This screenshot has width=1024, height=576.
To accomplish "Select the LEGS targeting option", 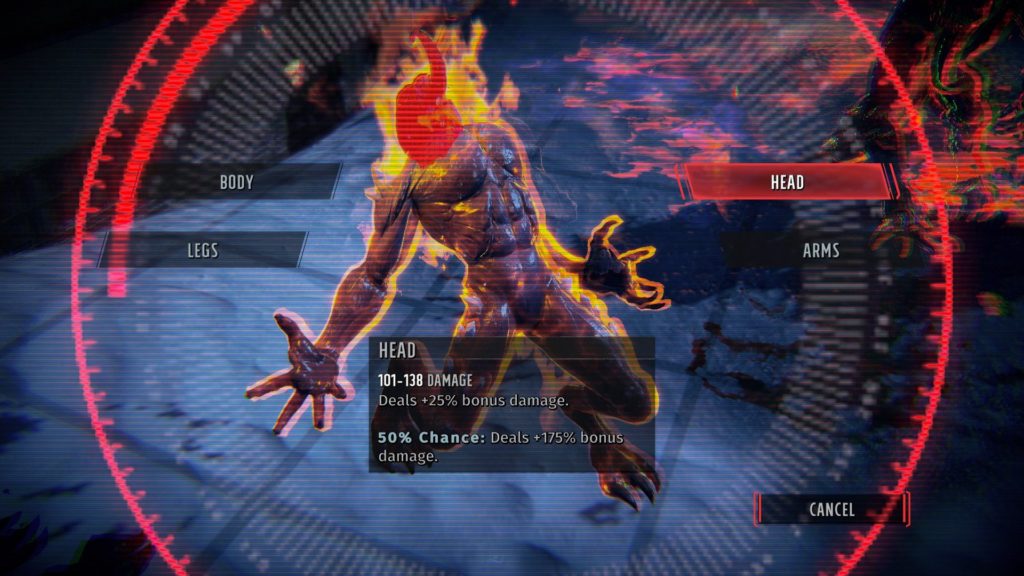I will click(x=202, y=249).
